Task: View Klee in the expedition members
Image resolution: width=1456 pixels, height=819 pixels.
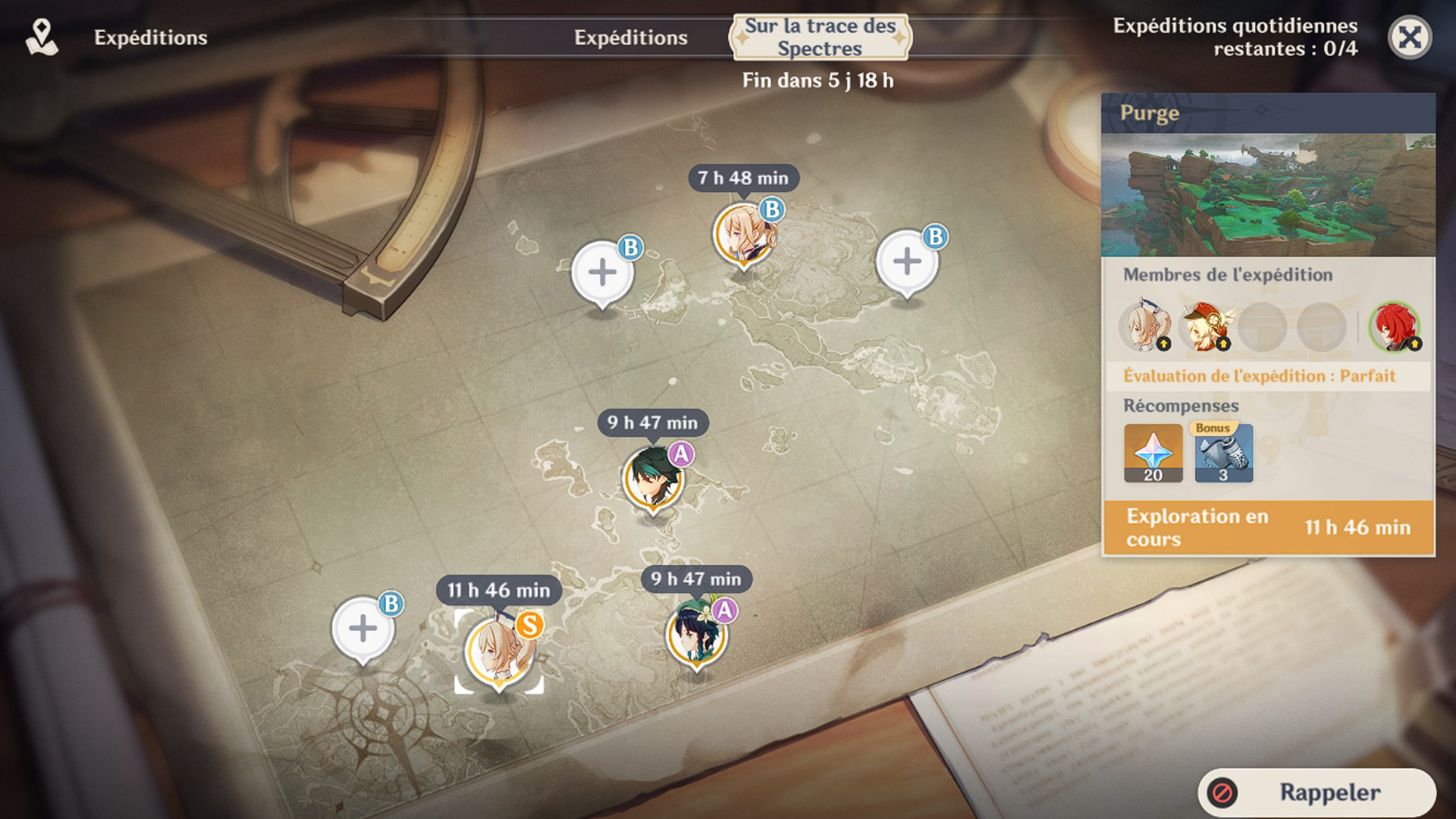Action: (1204, 327)
